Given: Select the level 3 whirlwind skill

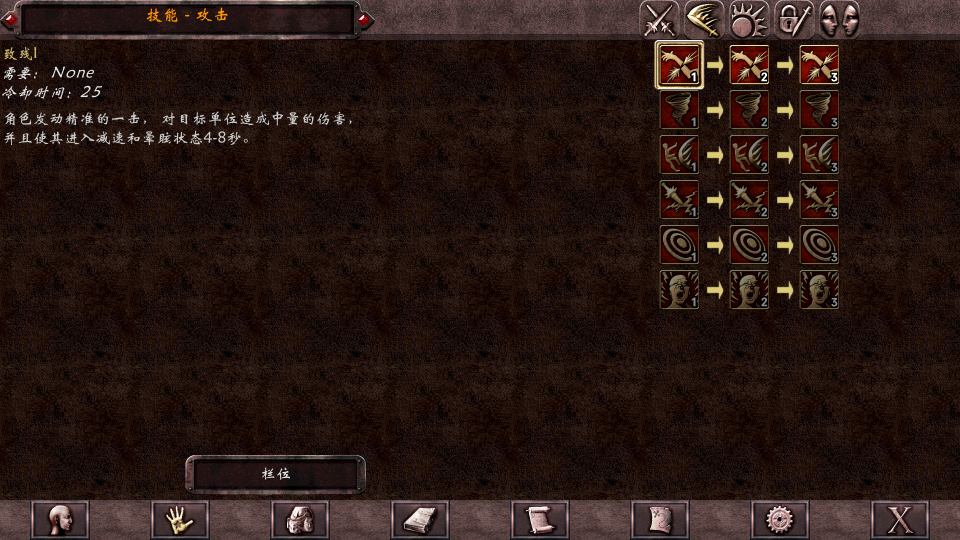Looking at the screenshot, I should pos(819,110).
